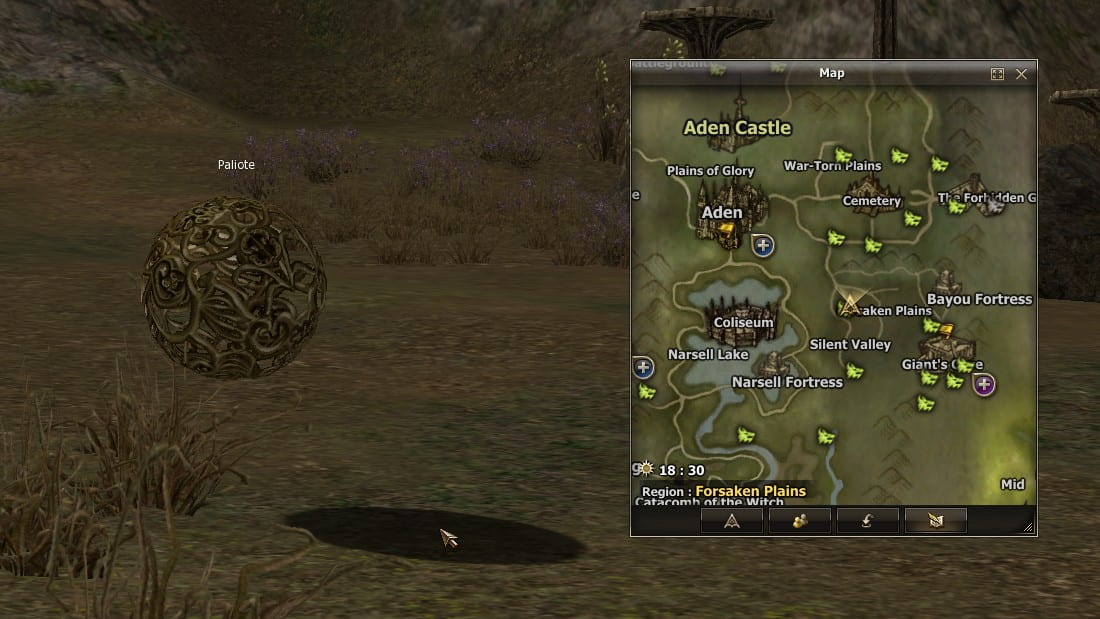Select the Coliseum on the map
Screen dimensions: 1100x619
click(744, 322)
